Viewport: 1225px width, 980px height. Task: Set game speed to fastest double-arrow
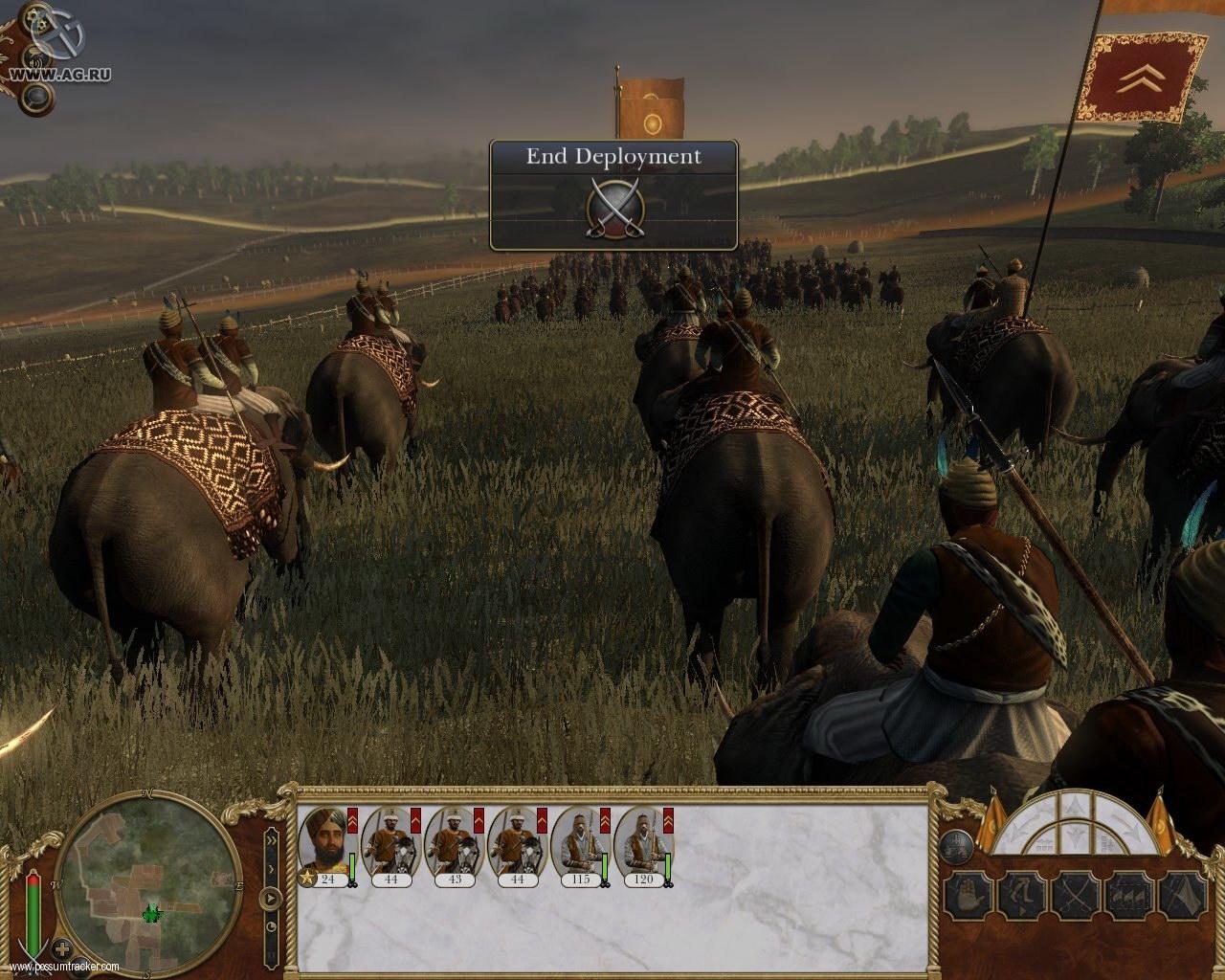(271, 840)
